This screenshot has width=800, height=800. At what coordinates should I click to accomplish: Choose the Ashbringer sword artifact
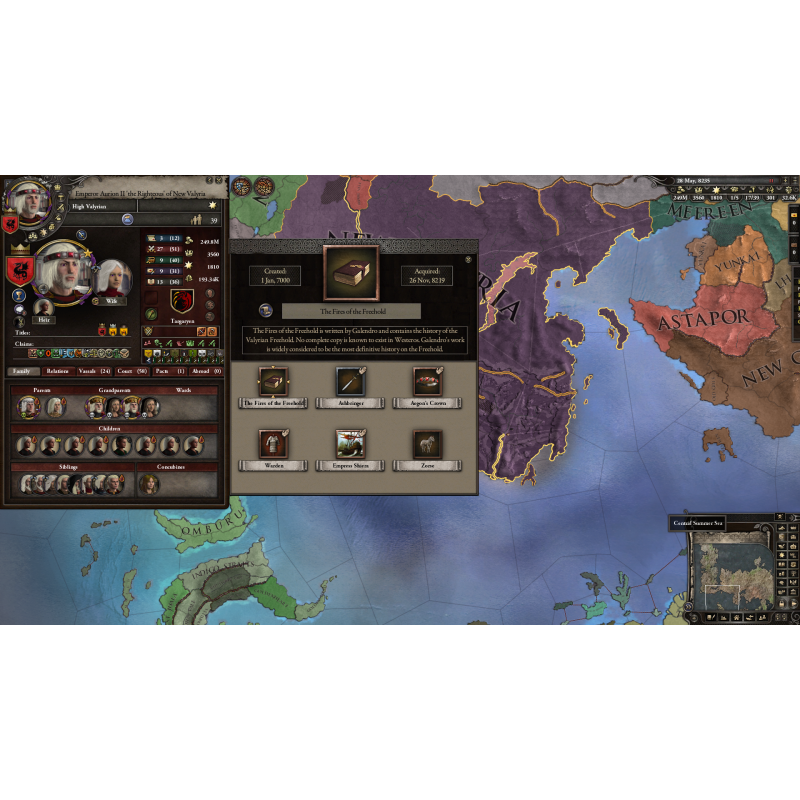point(349,381)
